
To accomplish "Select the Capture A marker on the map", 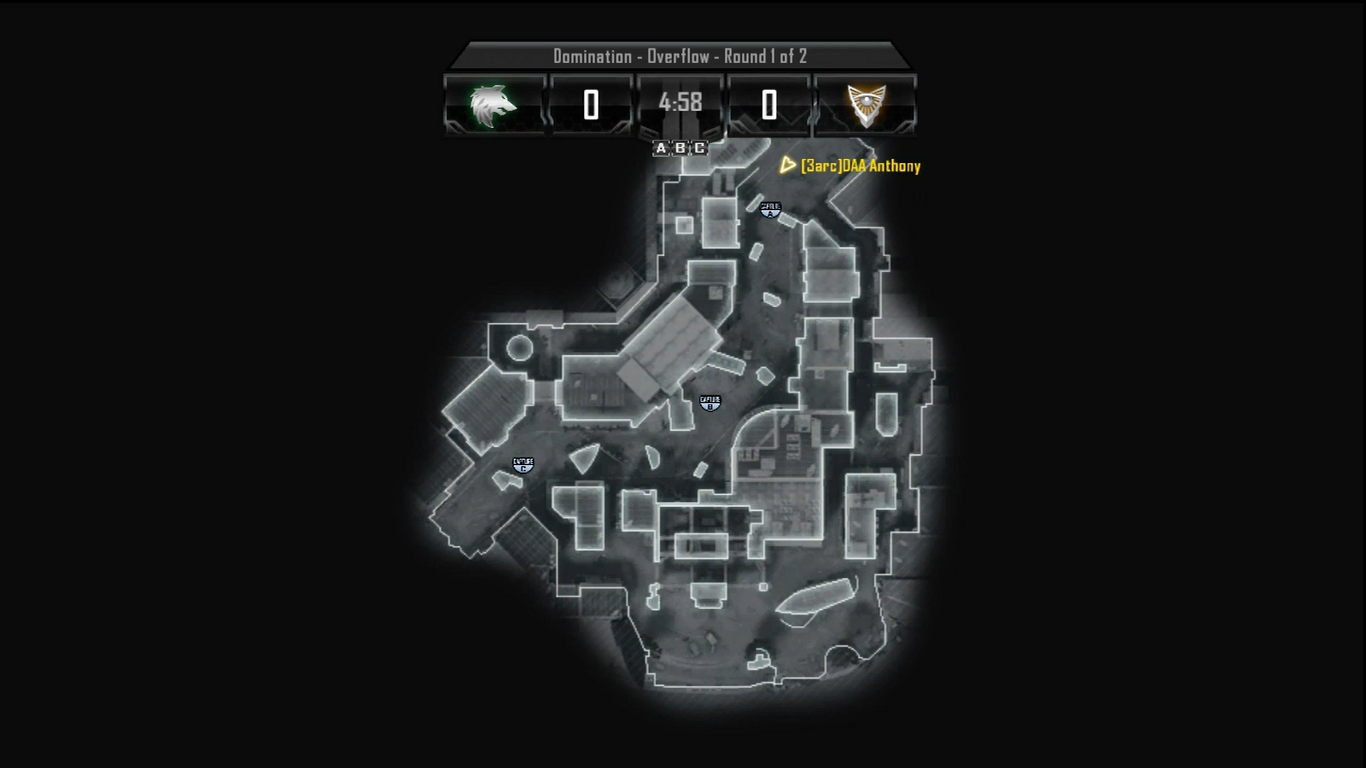I will pos(770,209).
